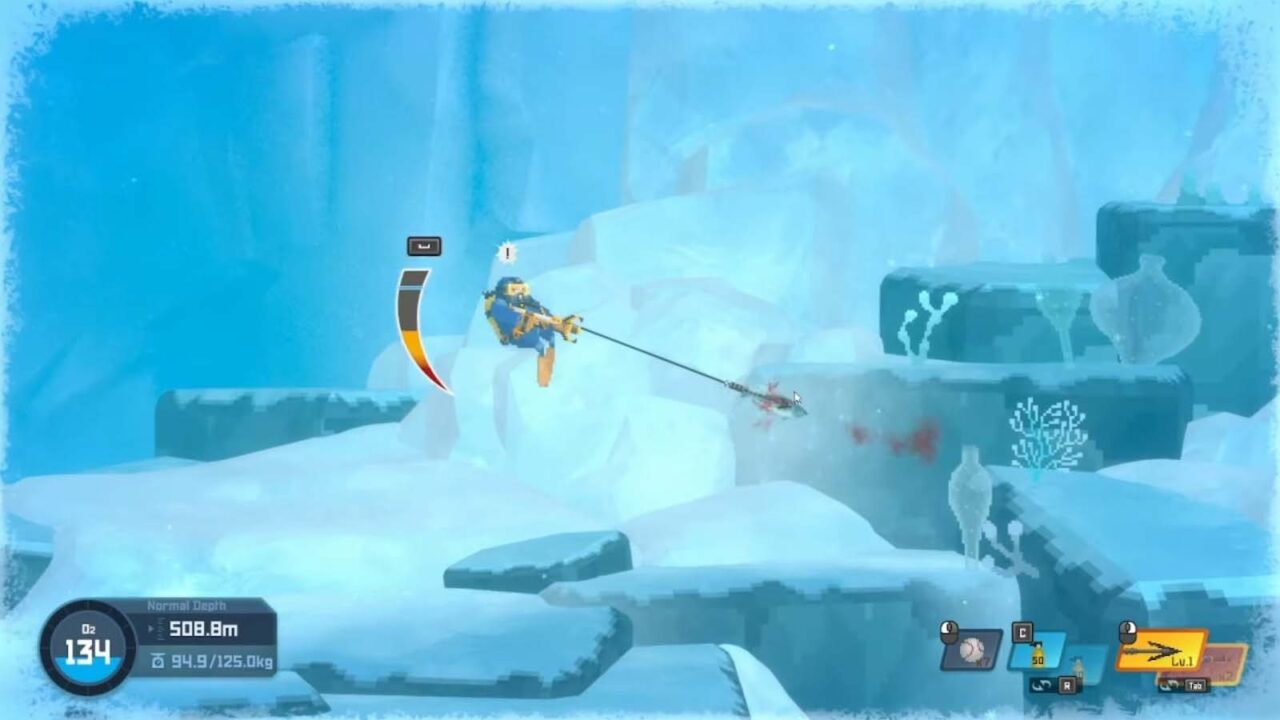Click the swap arrows under the dart ammo slot
1280x720 pixels.
click(x=1040, y=686)
